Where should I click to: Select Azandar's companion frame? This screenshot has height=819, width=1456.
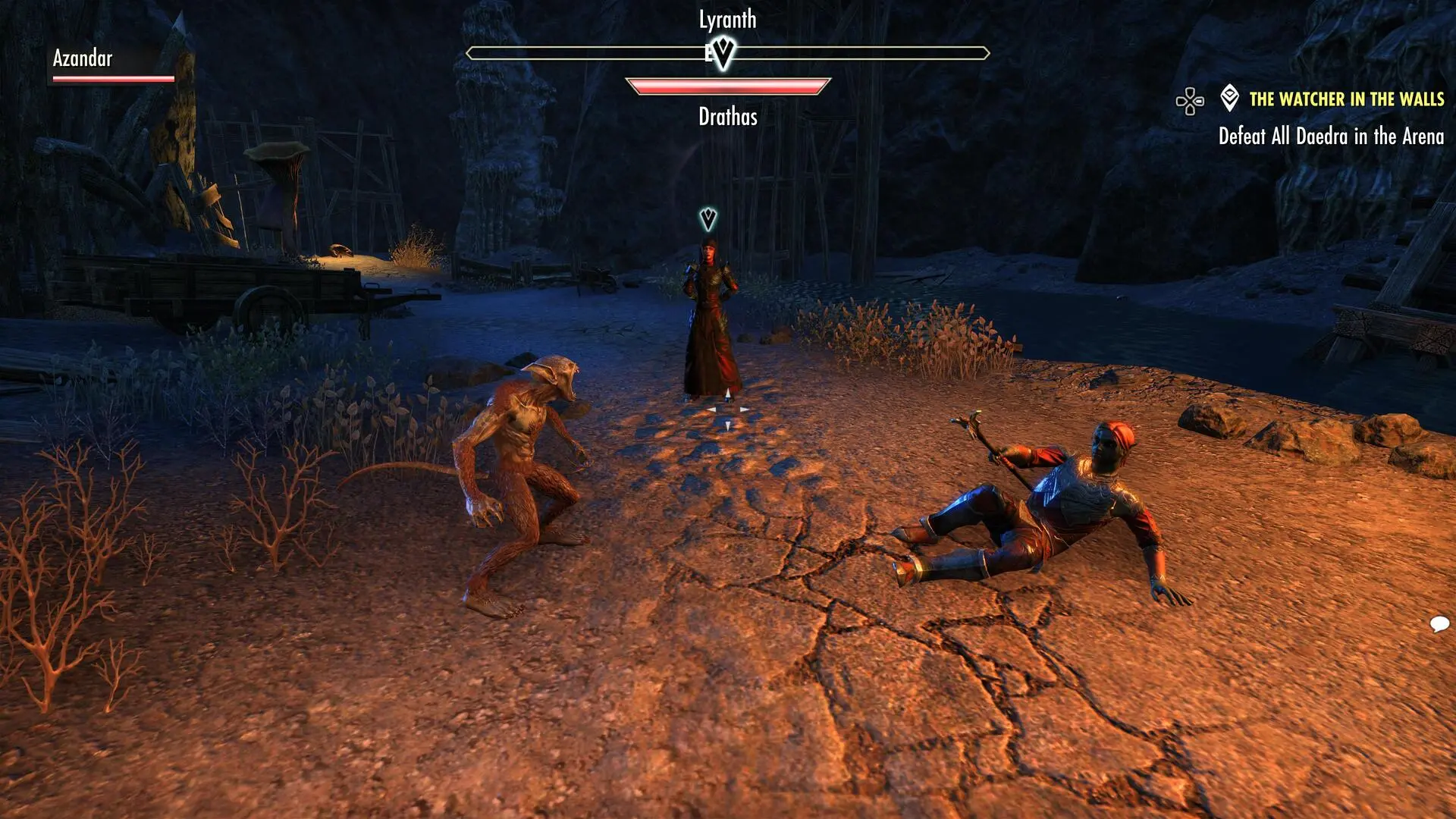pyautogui.click(x=113, y=64)
